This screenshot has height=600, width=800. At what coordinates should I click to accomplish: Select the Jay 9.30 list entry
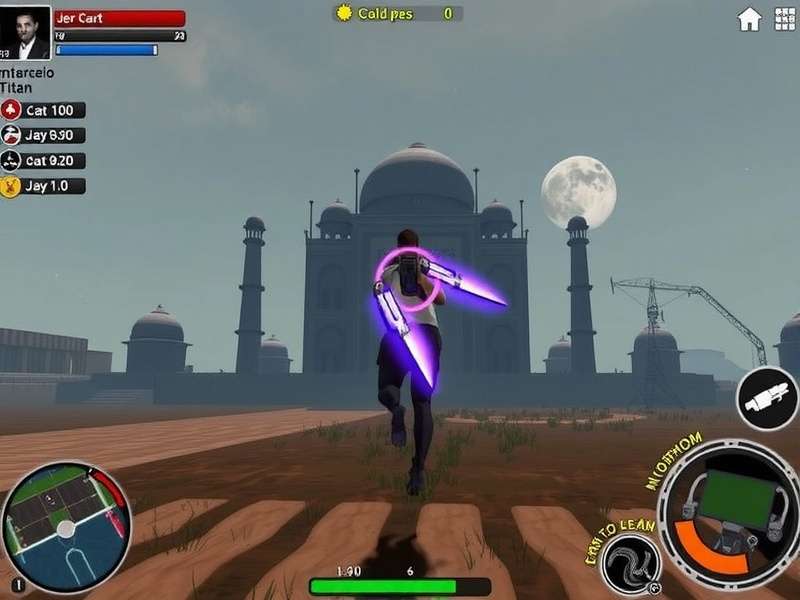pos(43,136)
